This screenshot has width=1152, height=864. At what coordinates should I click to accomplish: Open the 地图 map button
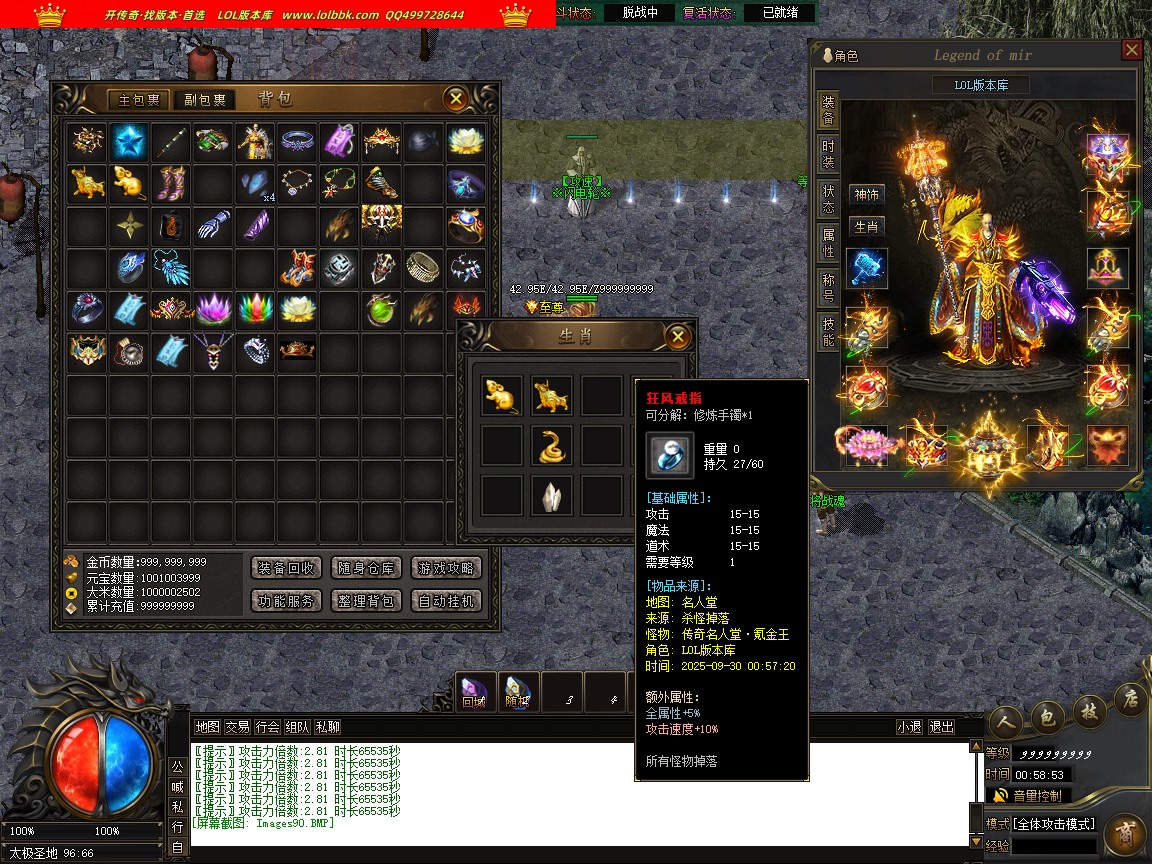coord(207,727)
